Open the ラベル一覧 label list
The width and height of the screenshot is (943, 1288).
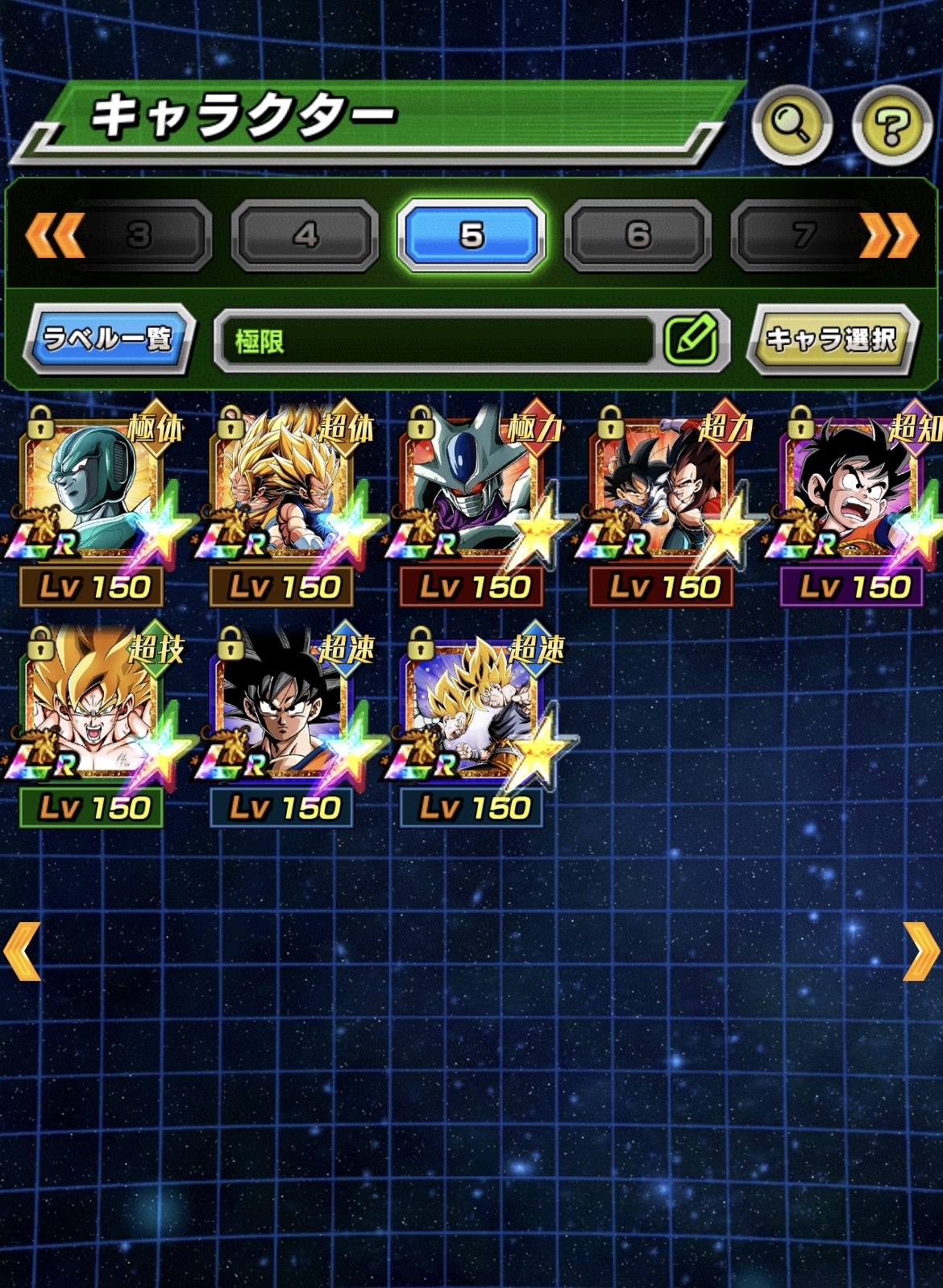point(108,339)
